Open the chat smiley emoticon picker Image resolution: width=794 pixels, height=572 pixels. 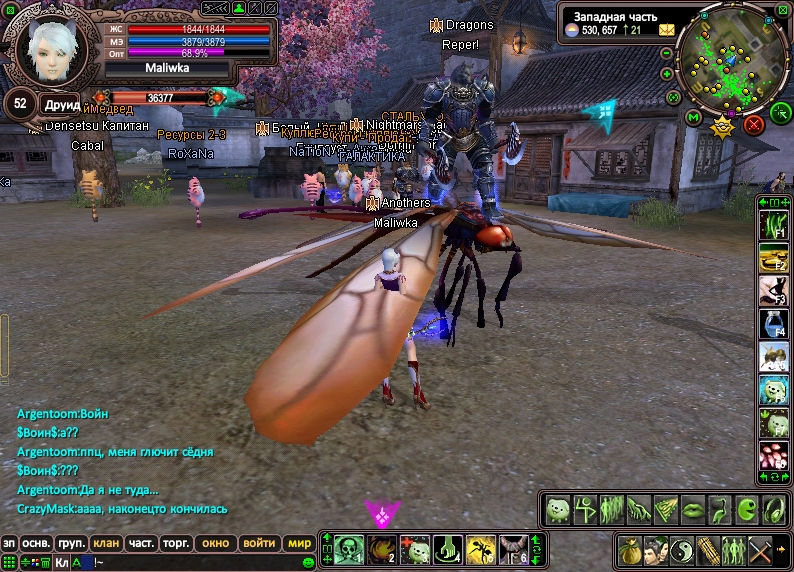tap(308, 563)
